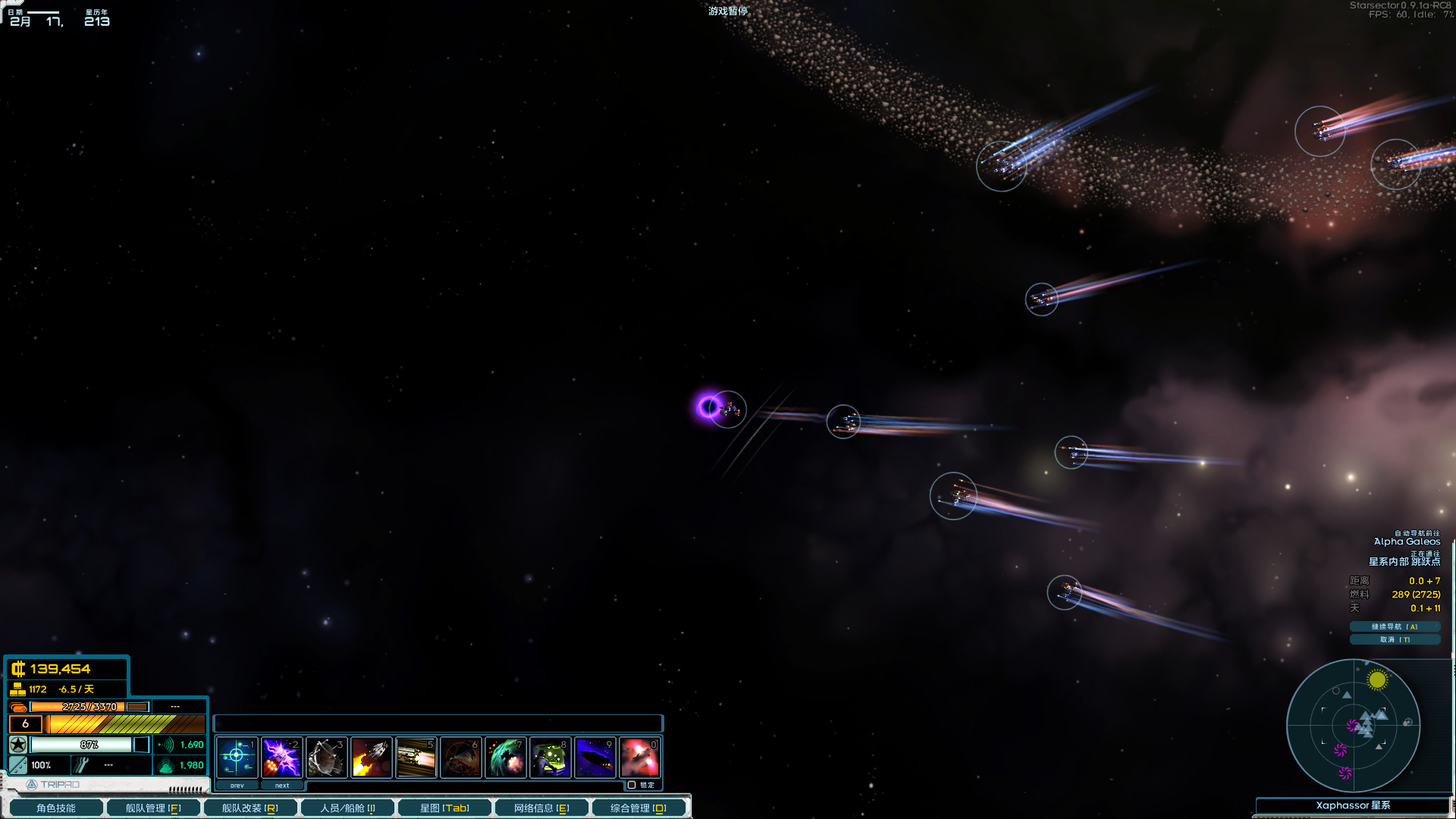Activate the red glow ability in slot 0
This screenshot has height=819, width=1456.
tap(639, 757)
